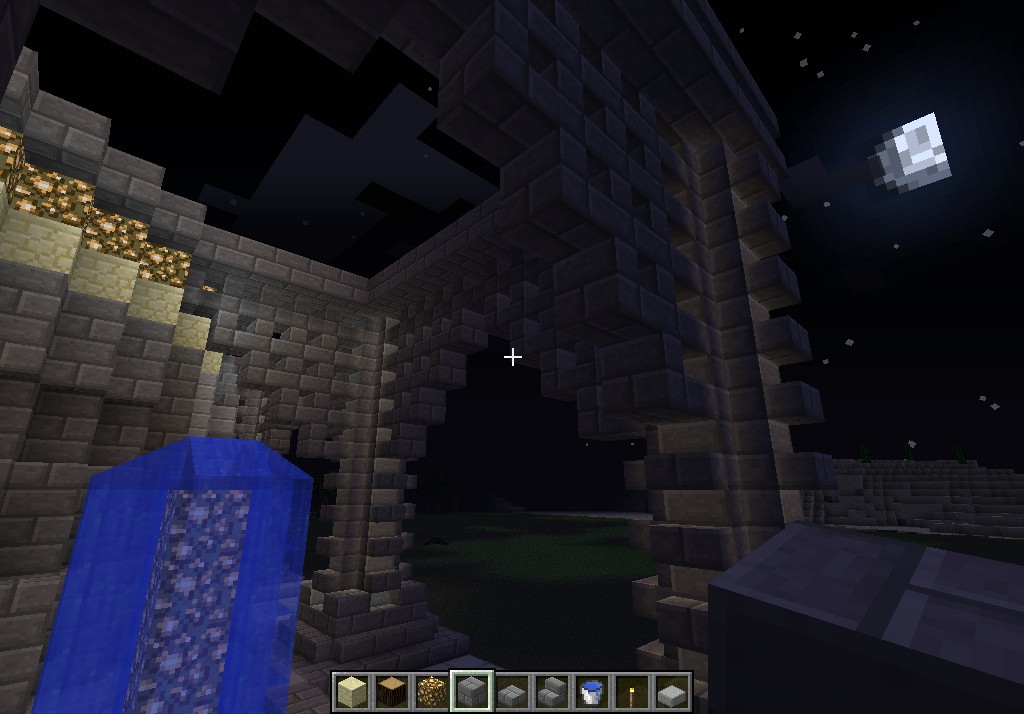This screenshot has width=1024, height=714.
Task: Pick the stone brick stairs slot
Action: tap(552, 691)
